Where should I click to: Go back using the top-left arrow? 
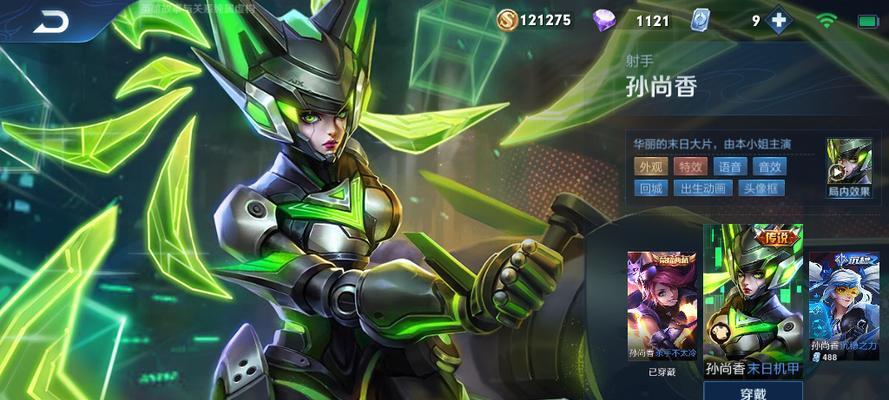[x=50, y=20]
